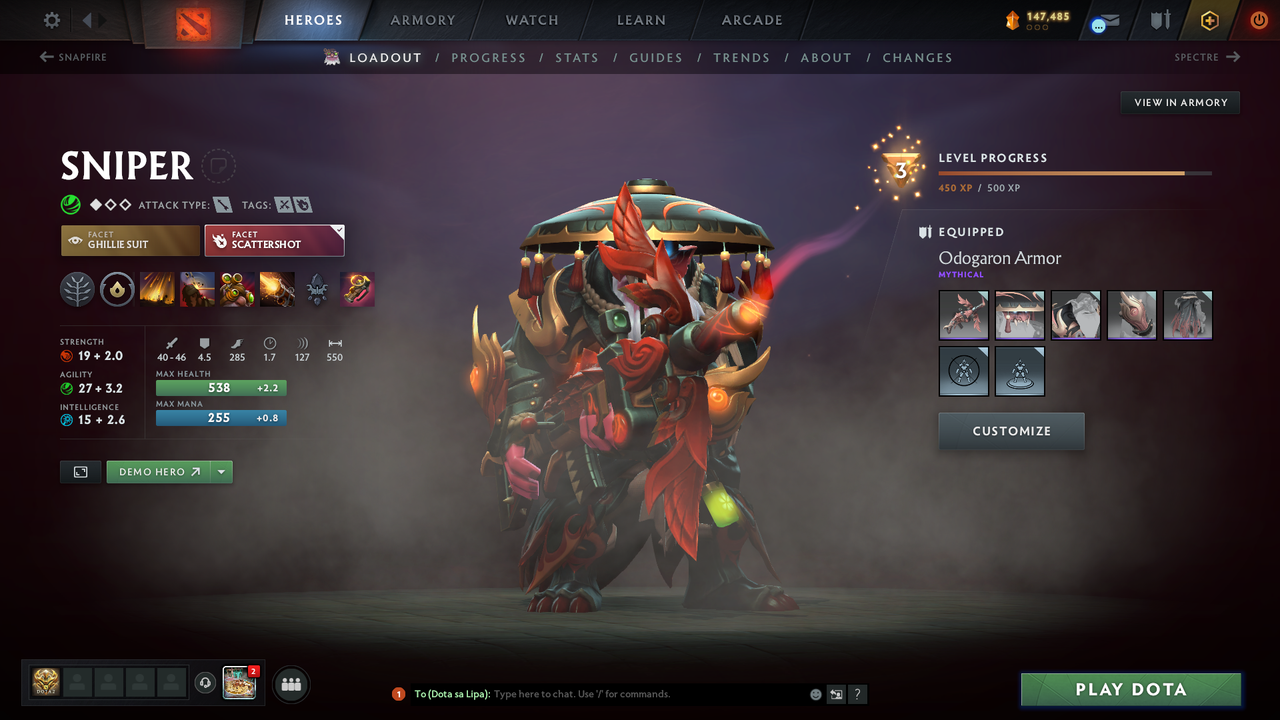The image size is (1280, 720).
Task: Switch to the Armory tab
Action: coord(421,20)
